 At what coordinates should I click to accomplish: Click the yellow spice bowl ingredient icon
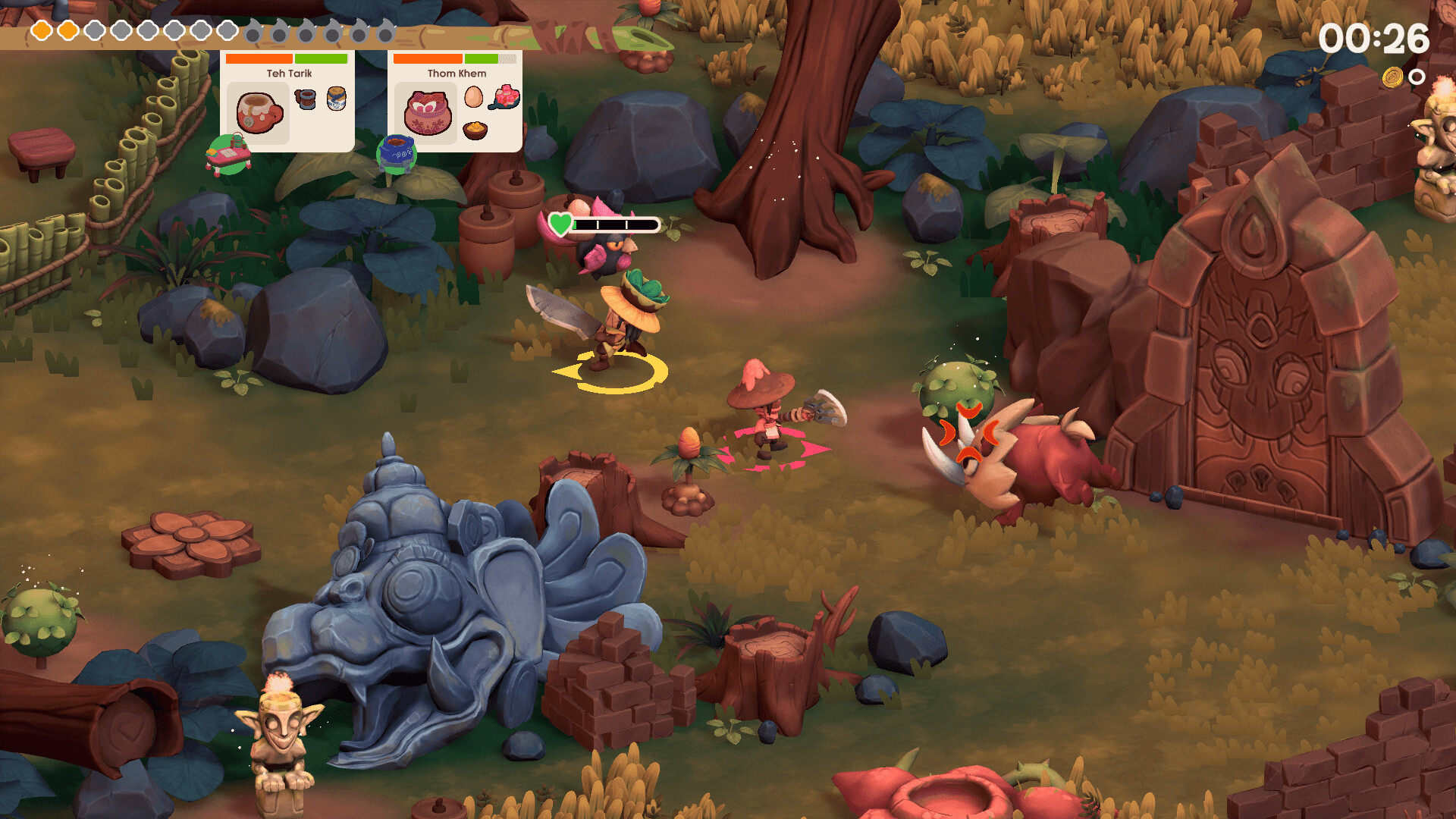[x=475, y=130]
